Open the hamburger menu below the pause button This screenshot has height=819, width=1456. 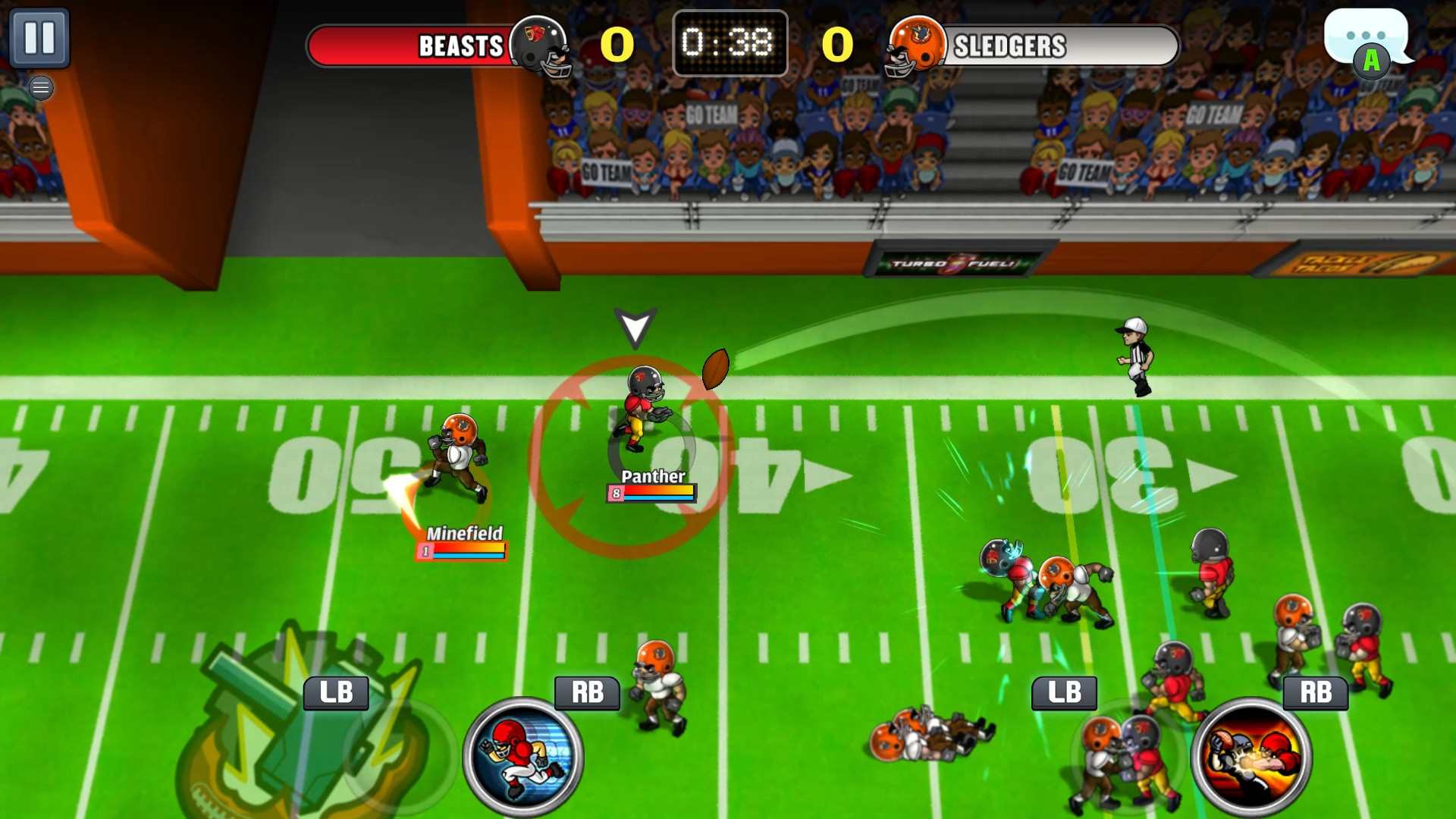coord(40,88)
